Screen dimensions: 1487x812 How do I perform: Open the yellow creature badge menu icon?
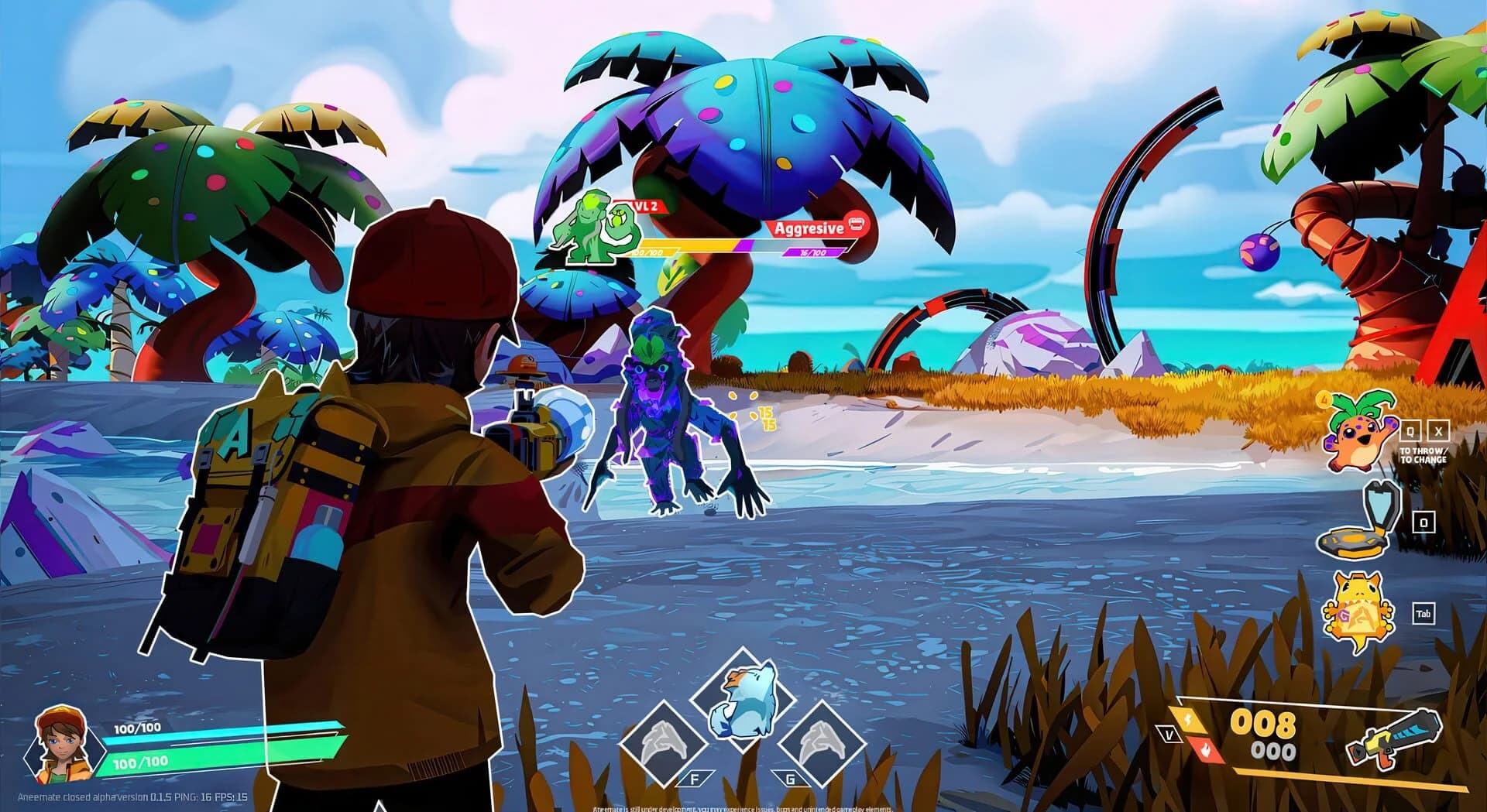[1357, 612]
